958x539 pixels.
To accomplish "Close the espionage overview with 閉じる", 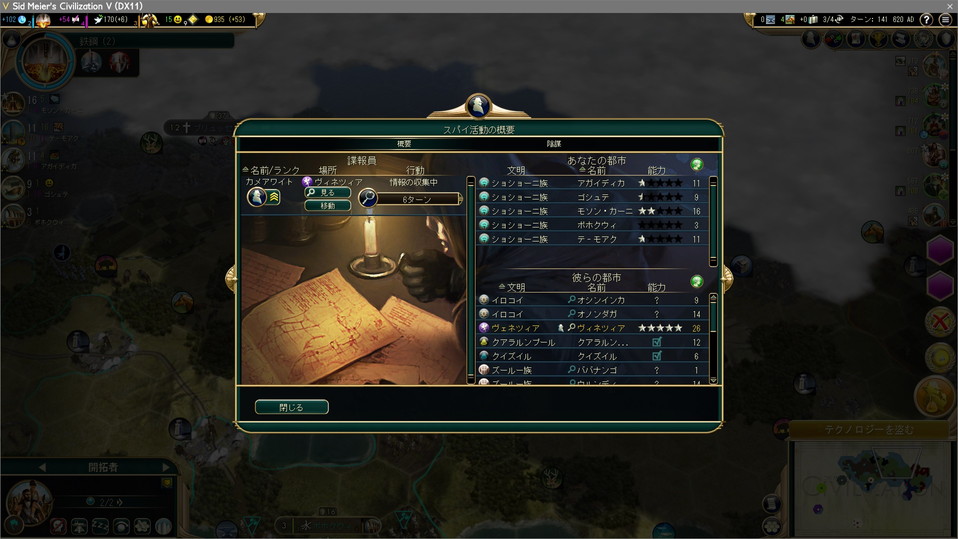I will coord(291,407).
